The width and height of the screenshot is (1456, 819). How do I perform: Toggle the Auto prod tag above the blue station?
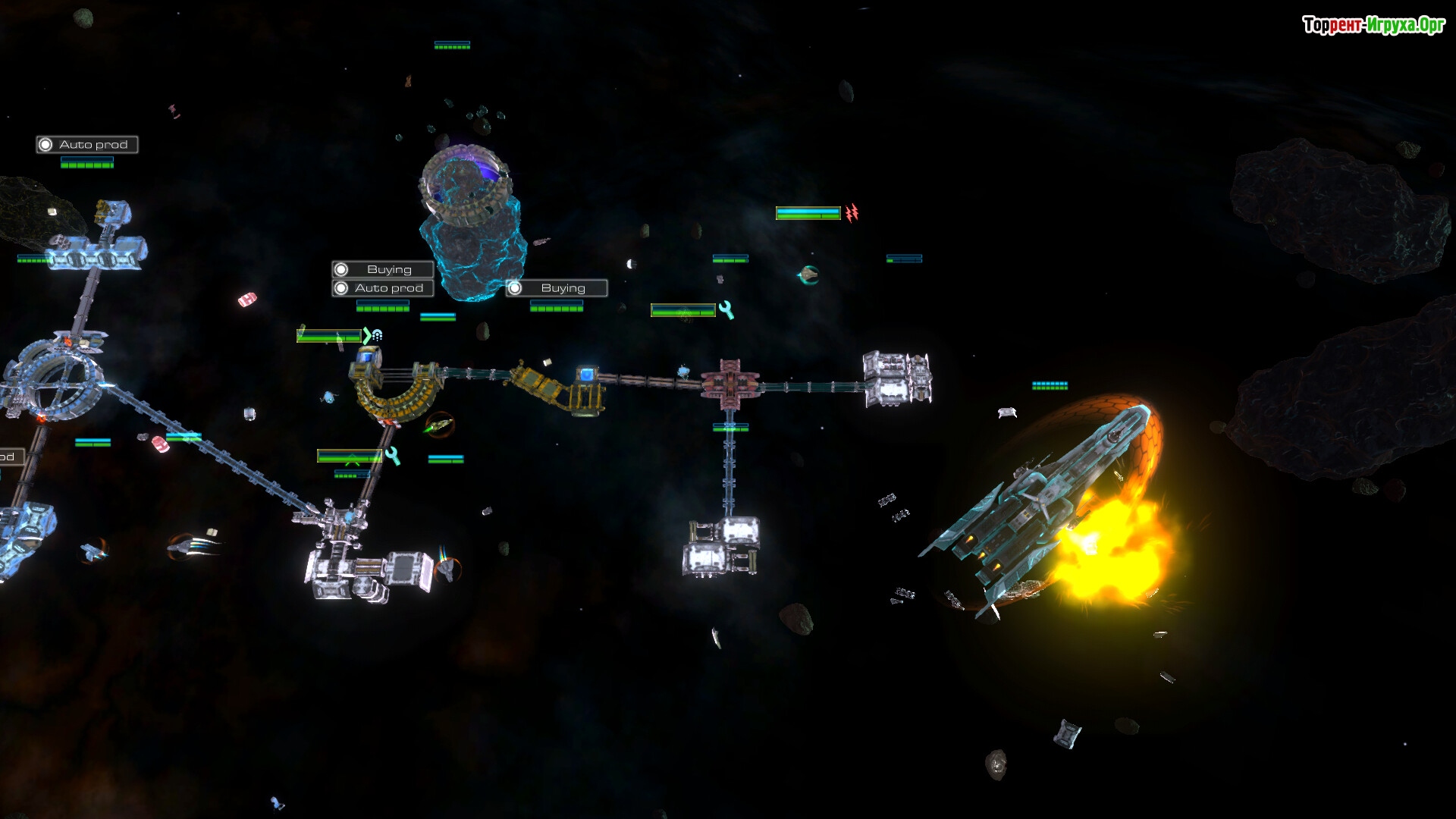tap(86, 145)
